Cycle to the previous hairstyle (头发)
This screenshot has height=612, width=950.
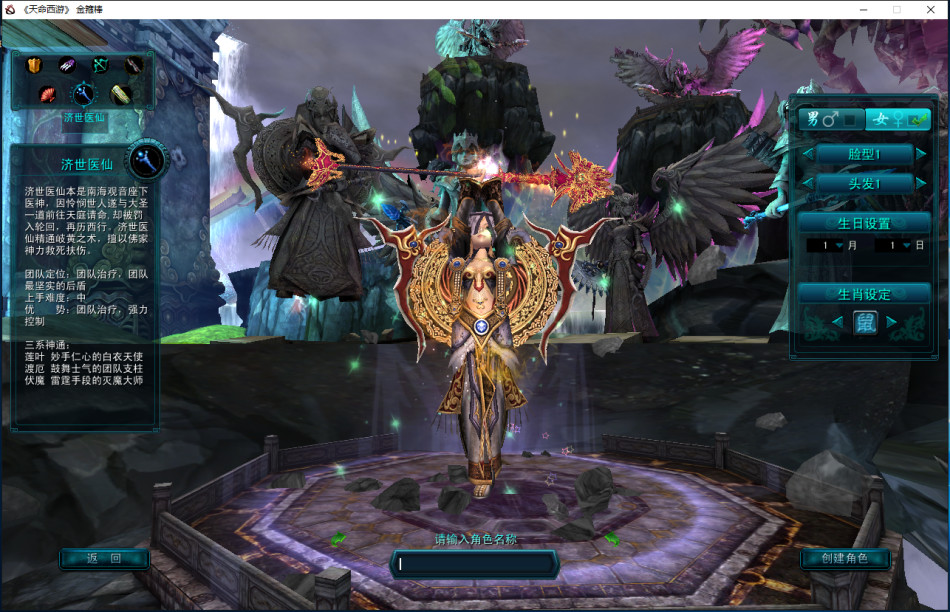(807, 184)
